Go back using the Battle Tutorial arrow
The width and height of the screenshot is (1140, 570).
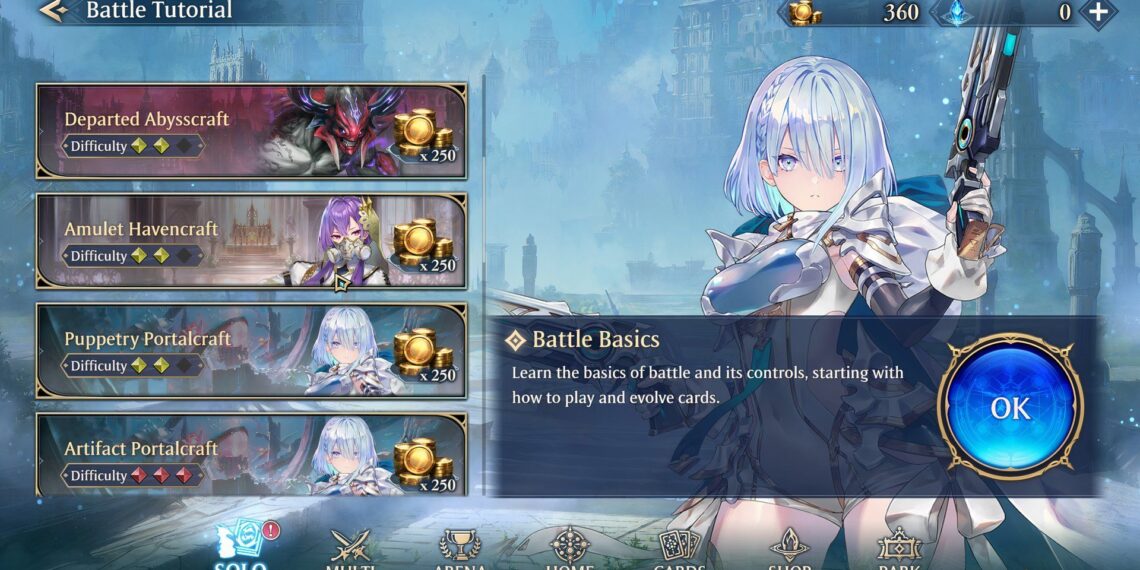click(x=52, y=12)
